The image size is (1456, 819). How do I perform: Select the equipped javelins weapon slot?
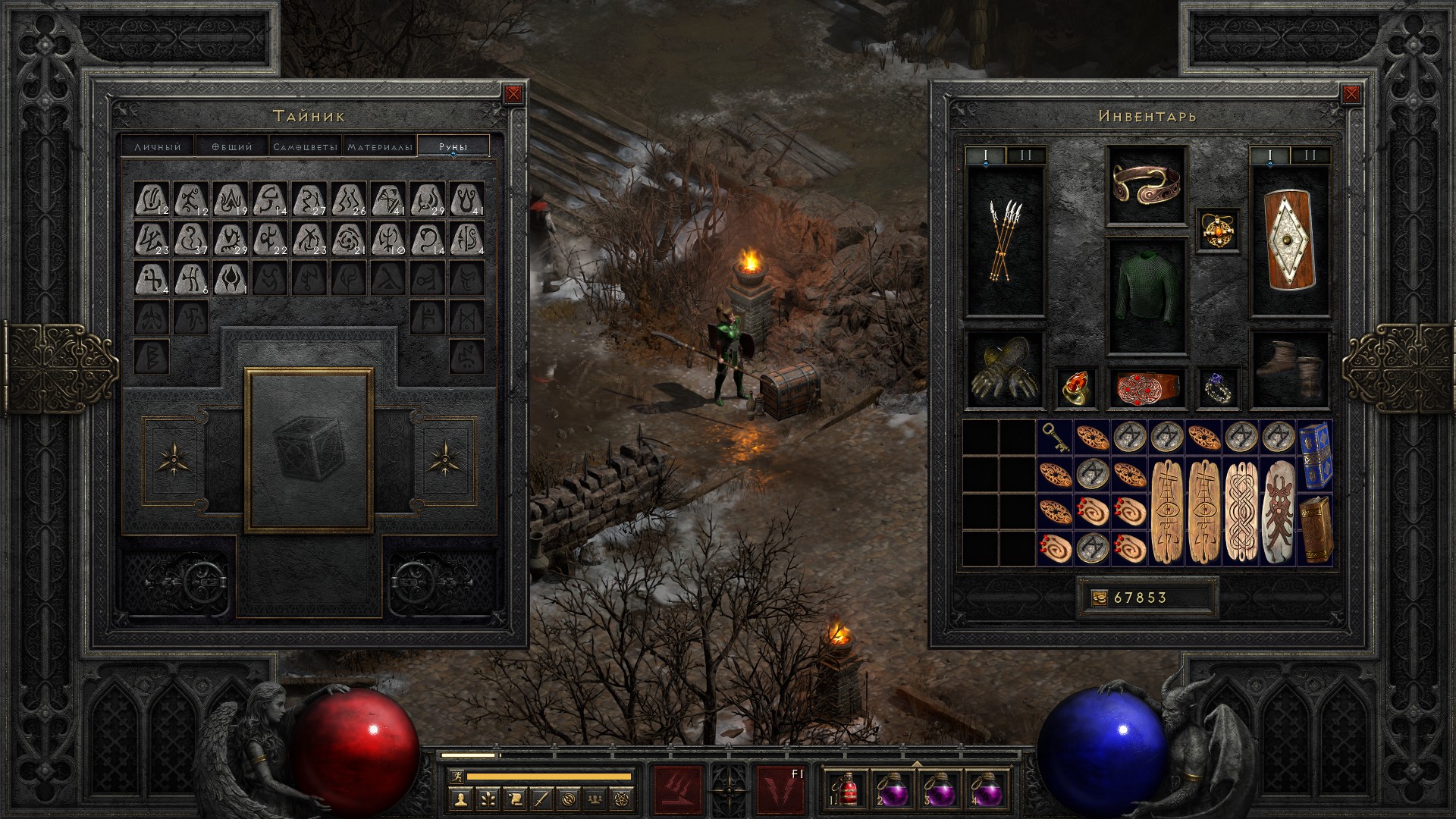[1005, 240]
